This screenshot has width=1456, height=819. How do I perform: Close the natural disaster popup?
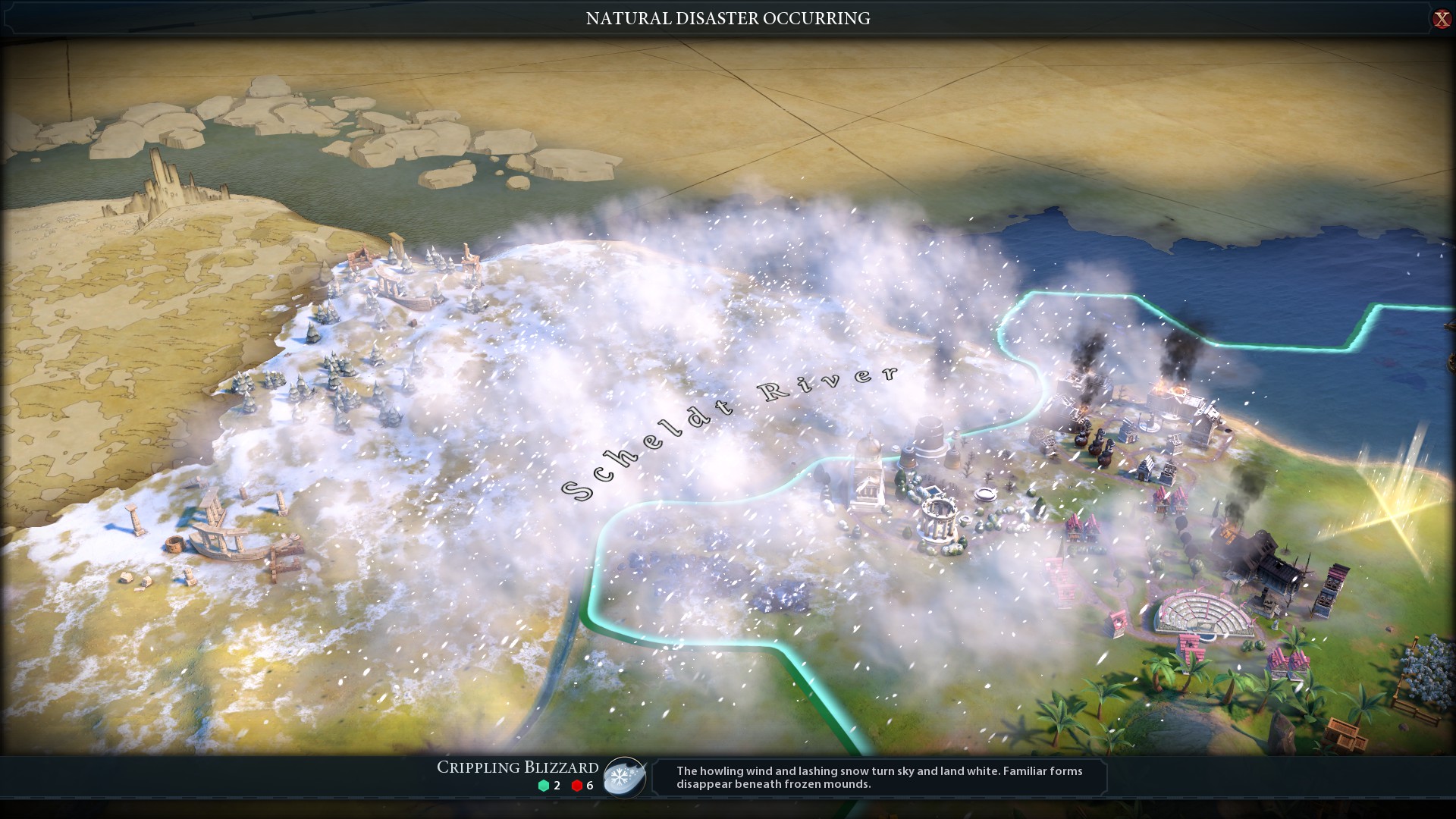[x=1441, y=19]
